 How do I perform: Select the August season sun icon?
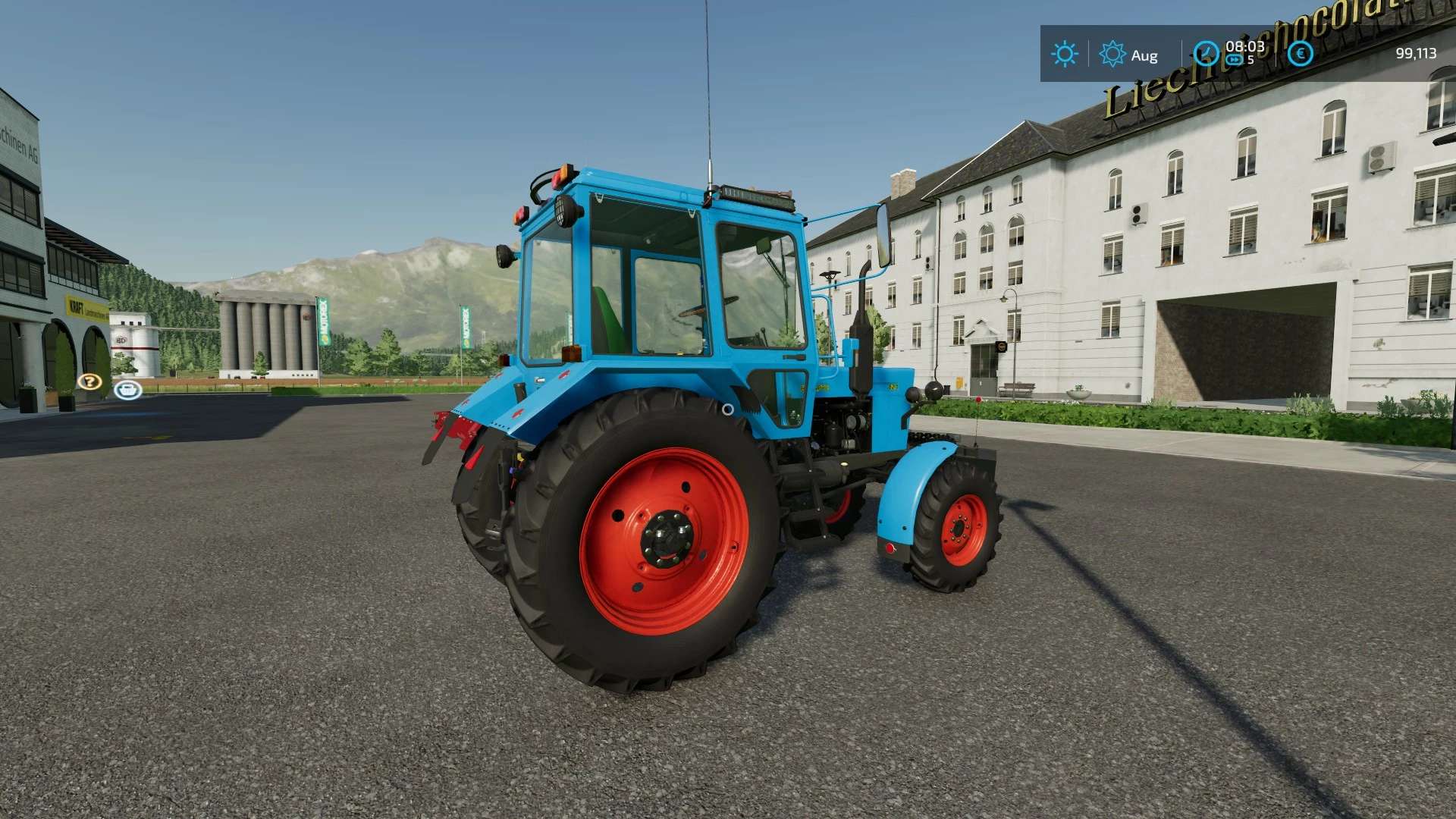(1112, 55)
